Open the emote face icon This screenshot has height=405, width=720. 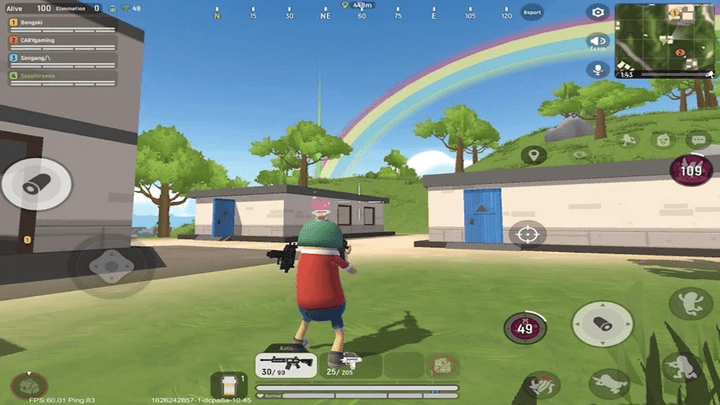pos(662,140)
